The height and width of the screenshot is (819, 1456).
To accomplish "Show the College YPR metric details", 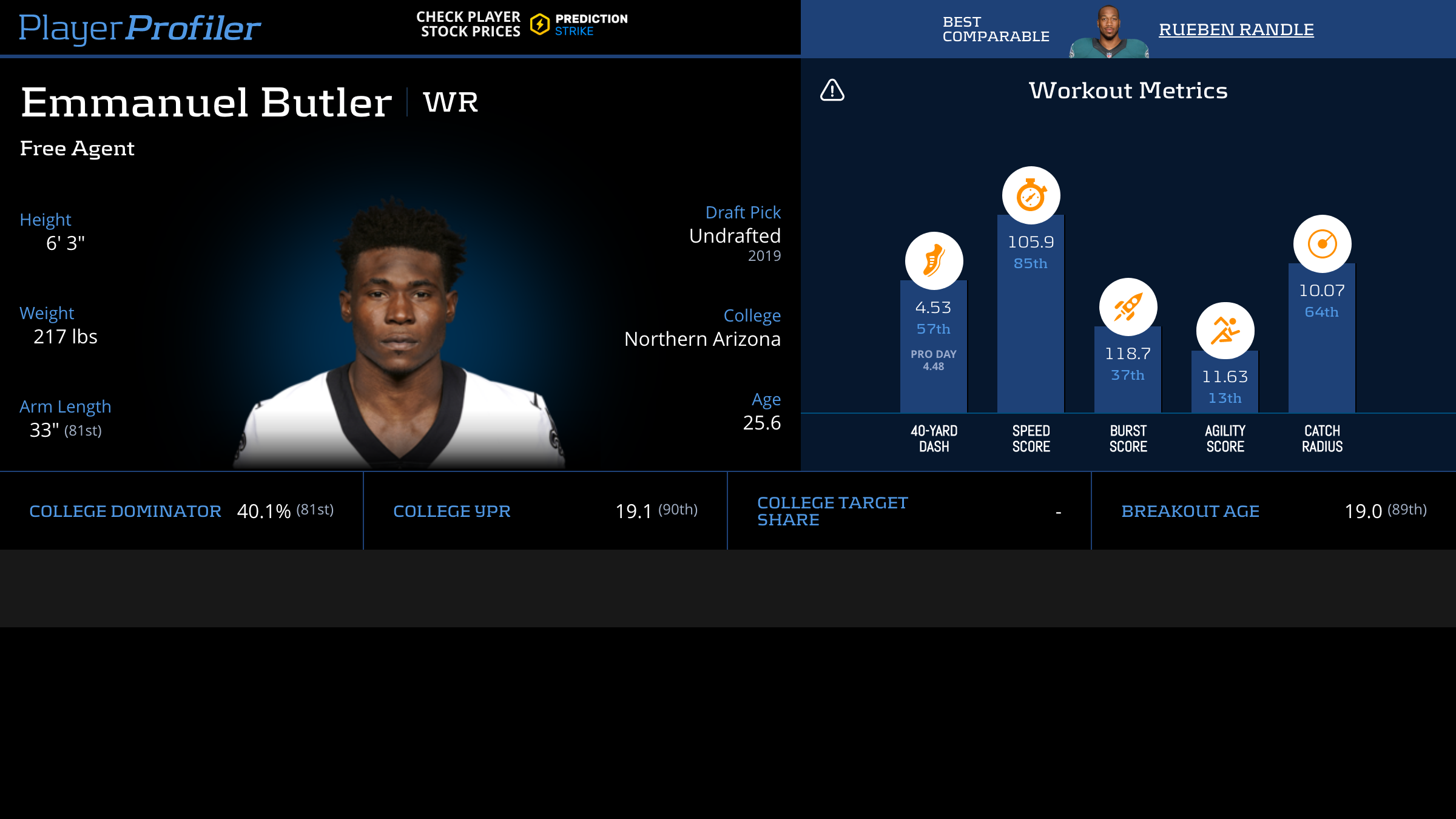I will (x=451, y=511).
